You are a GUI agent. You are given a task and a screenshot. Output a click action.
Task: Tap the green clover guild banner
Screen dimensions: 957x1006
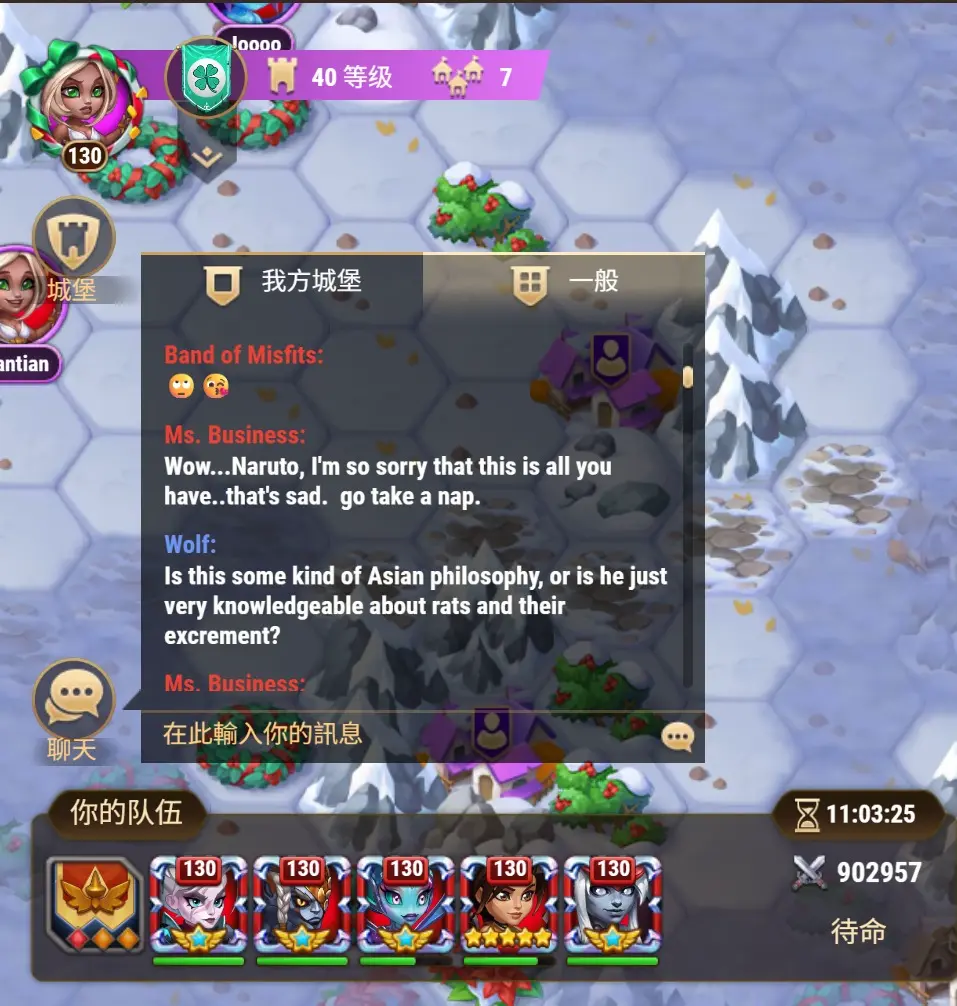tap(206, 77)
